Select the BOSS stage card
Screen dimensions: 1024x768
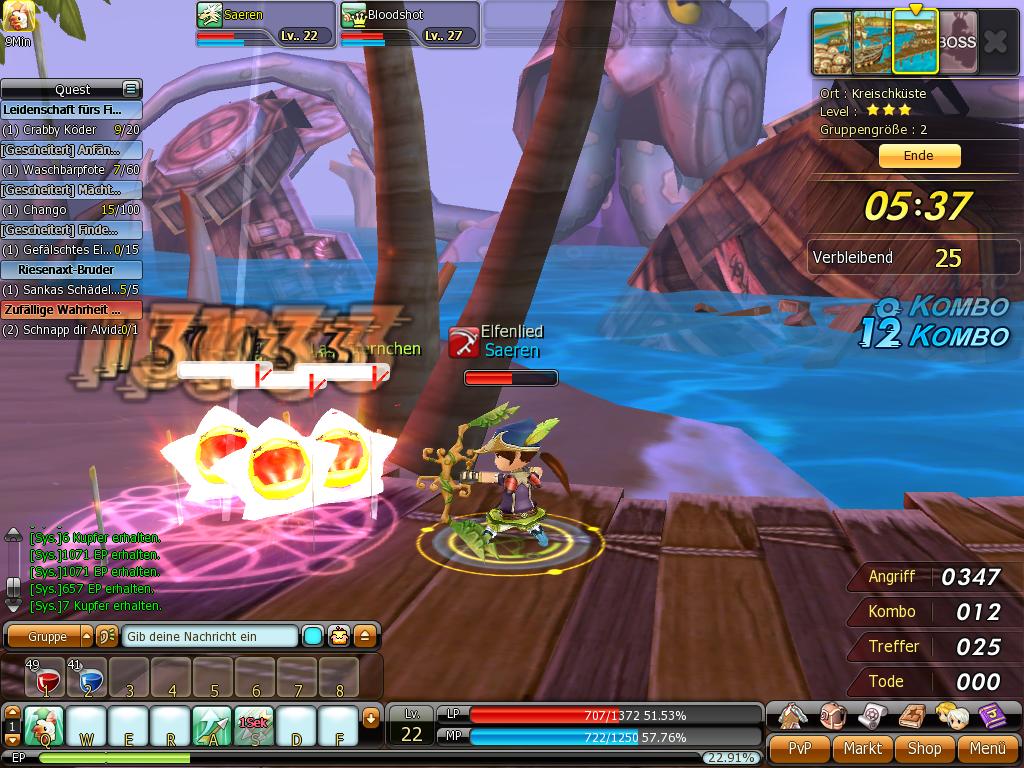tap(957, 43)
